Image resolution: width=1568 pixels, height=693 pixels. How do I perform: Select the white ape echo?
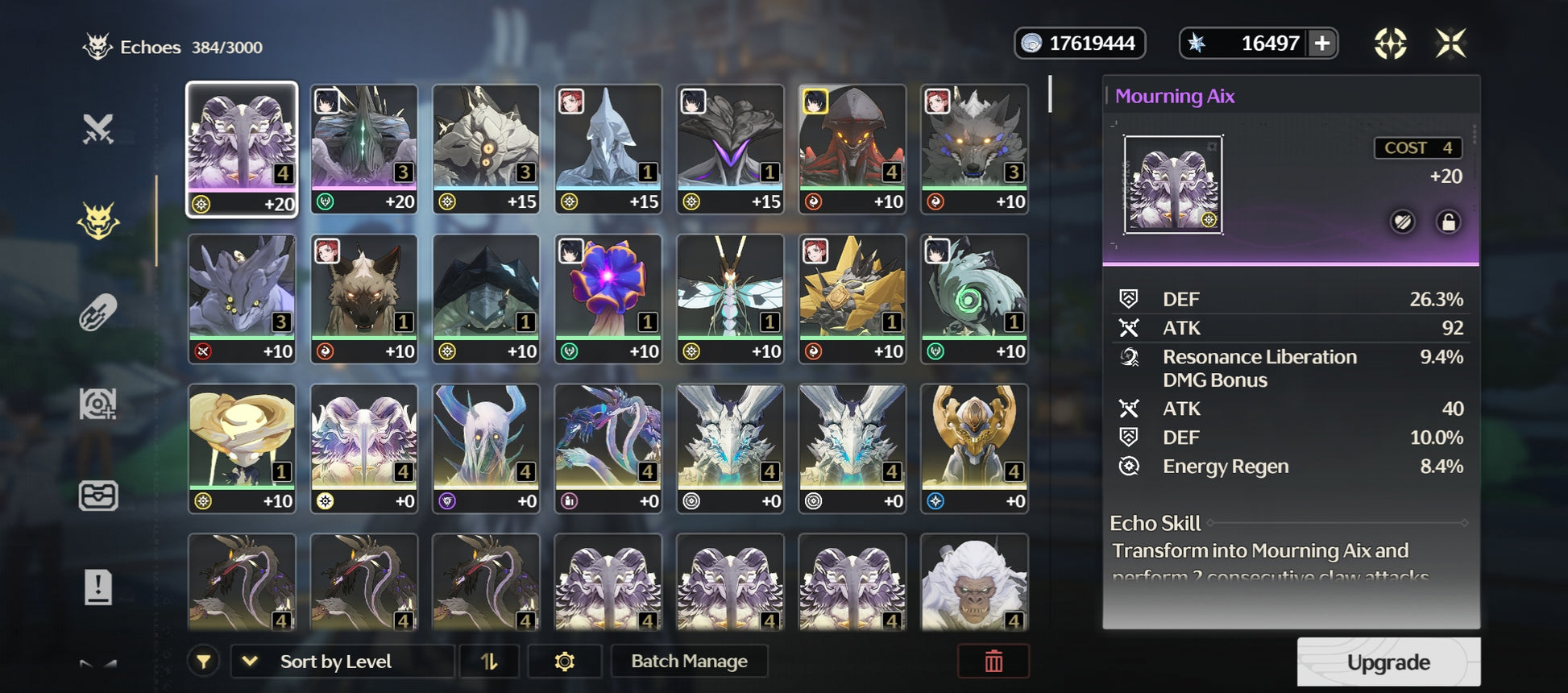(x=973, y=582)
